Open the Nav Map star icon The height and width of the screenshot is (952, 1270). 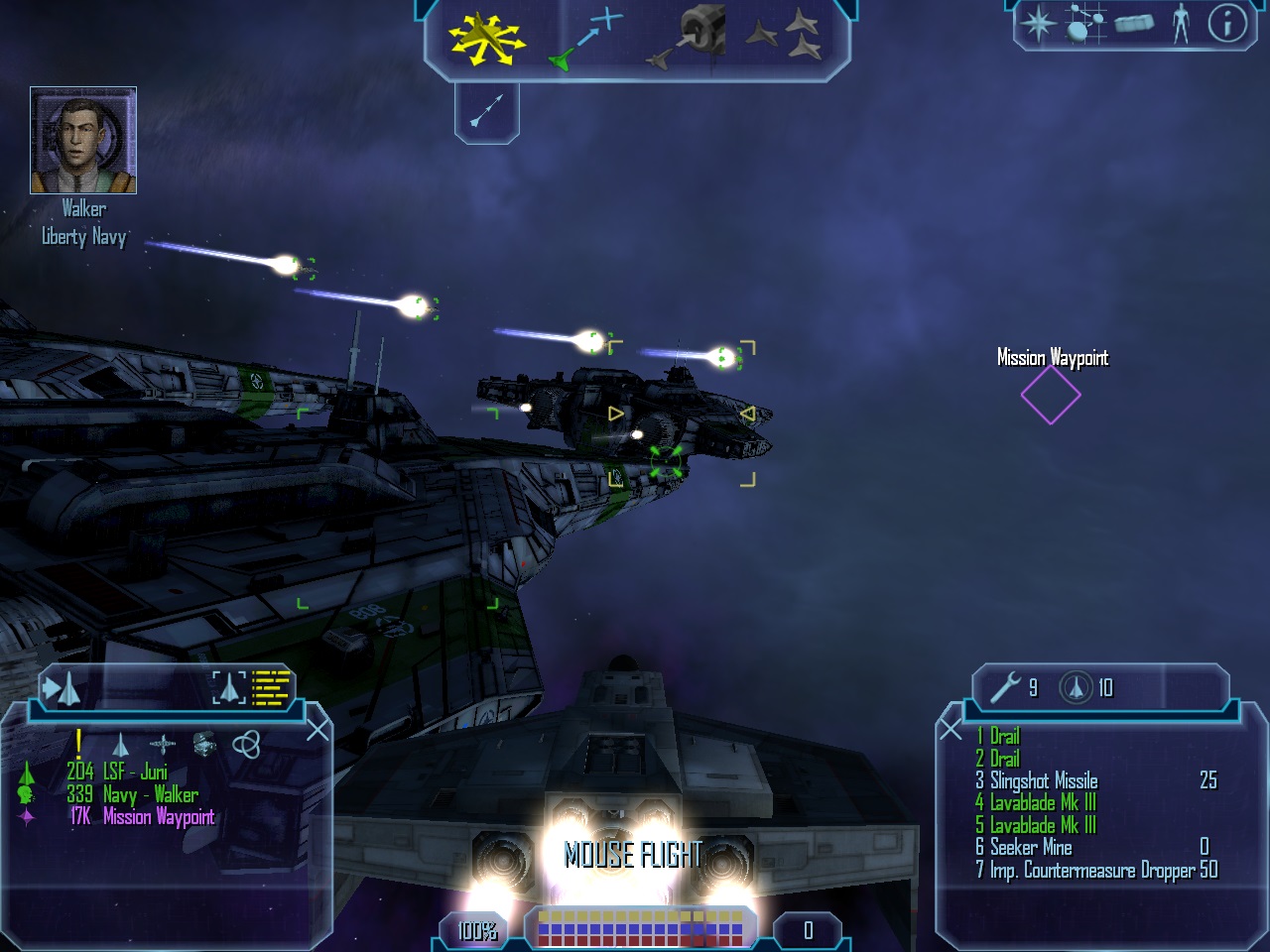pyautogui.click(x=1039, y=23)
